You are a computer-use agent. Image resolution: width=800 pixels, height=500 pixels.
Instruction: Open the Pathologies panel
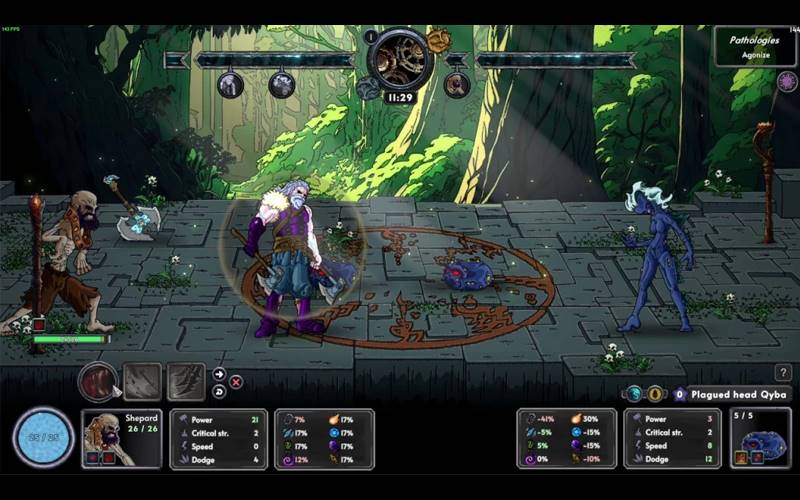755,47
